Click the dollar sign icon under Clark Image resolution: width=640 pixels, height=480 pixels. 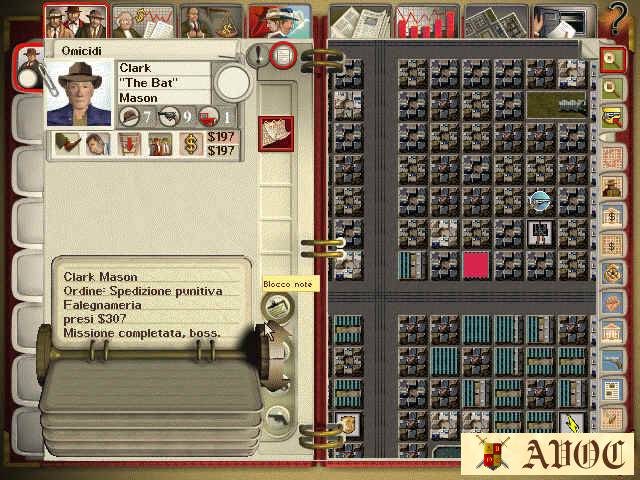coord(190,144)
